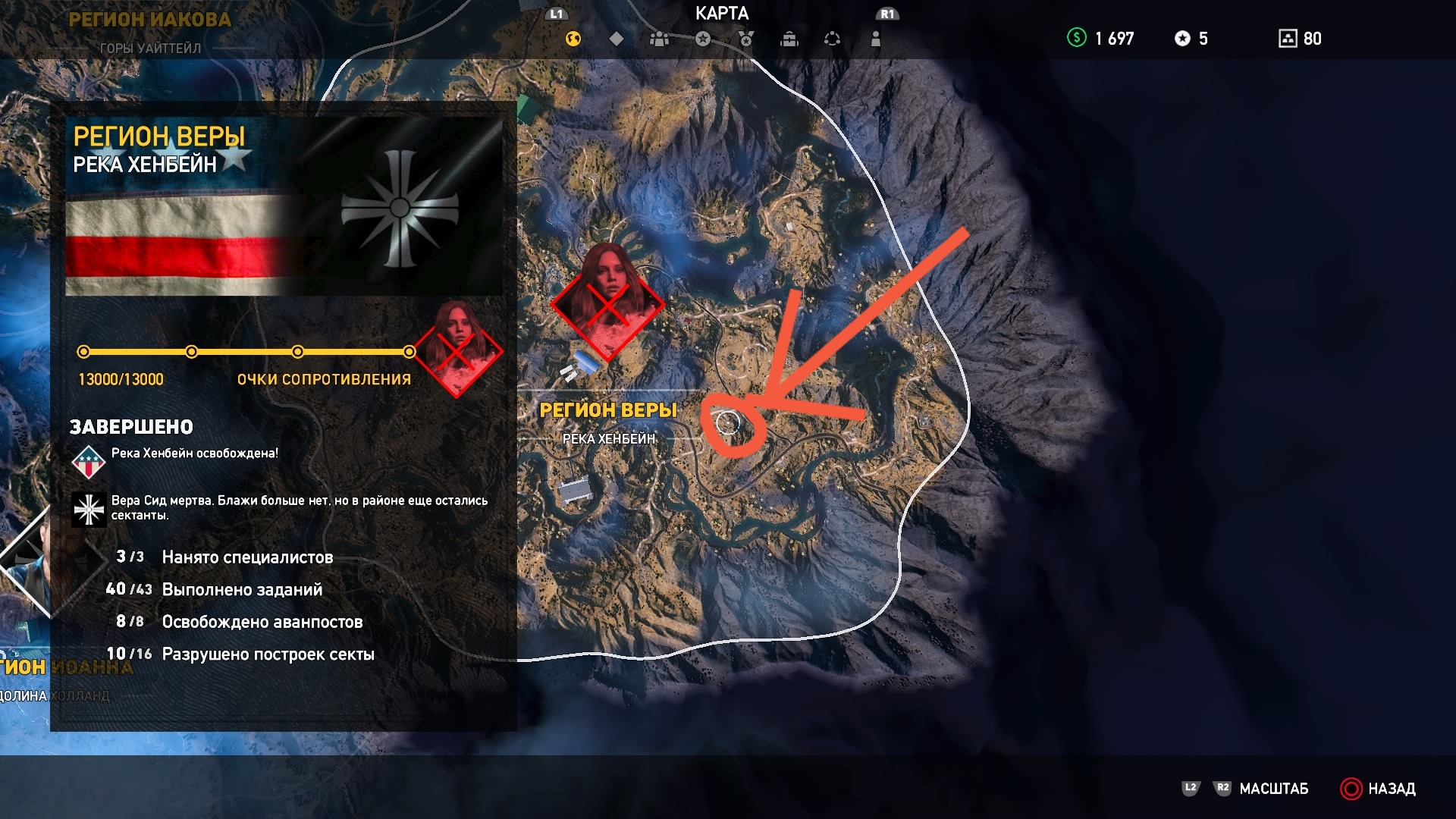Click the white circular map cursor

(x=728, y=423)
